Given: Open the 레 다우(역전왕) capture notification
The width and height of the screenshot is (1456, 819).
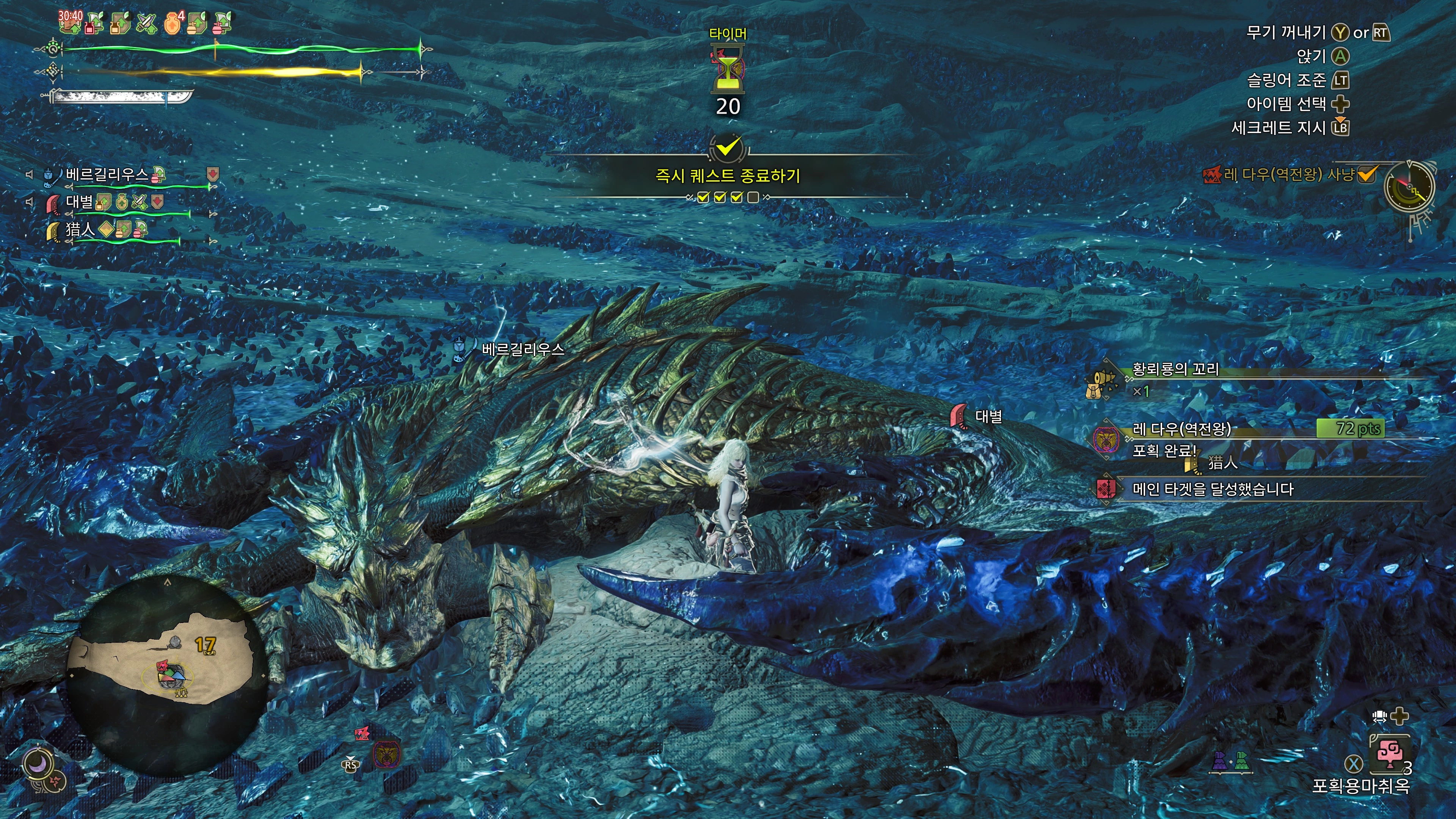Looking at the screenshot, I should point(1182,429).
